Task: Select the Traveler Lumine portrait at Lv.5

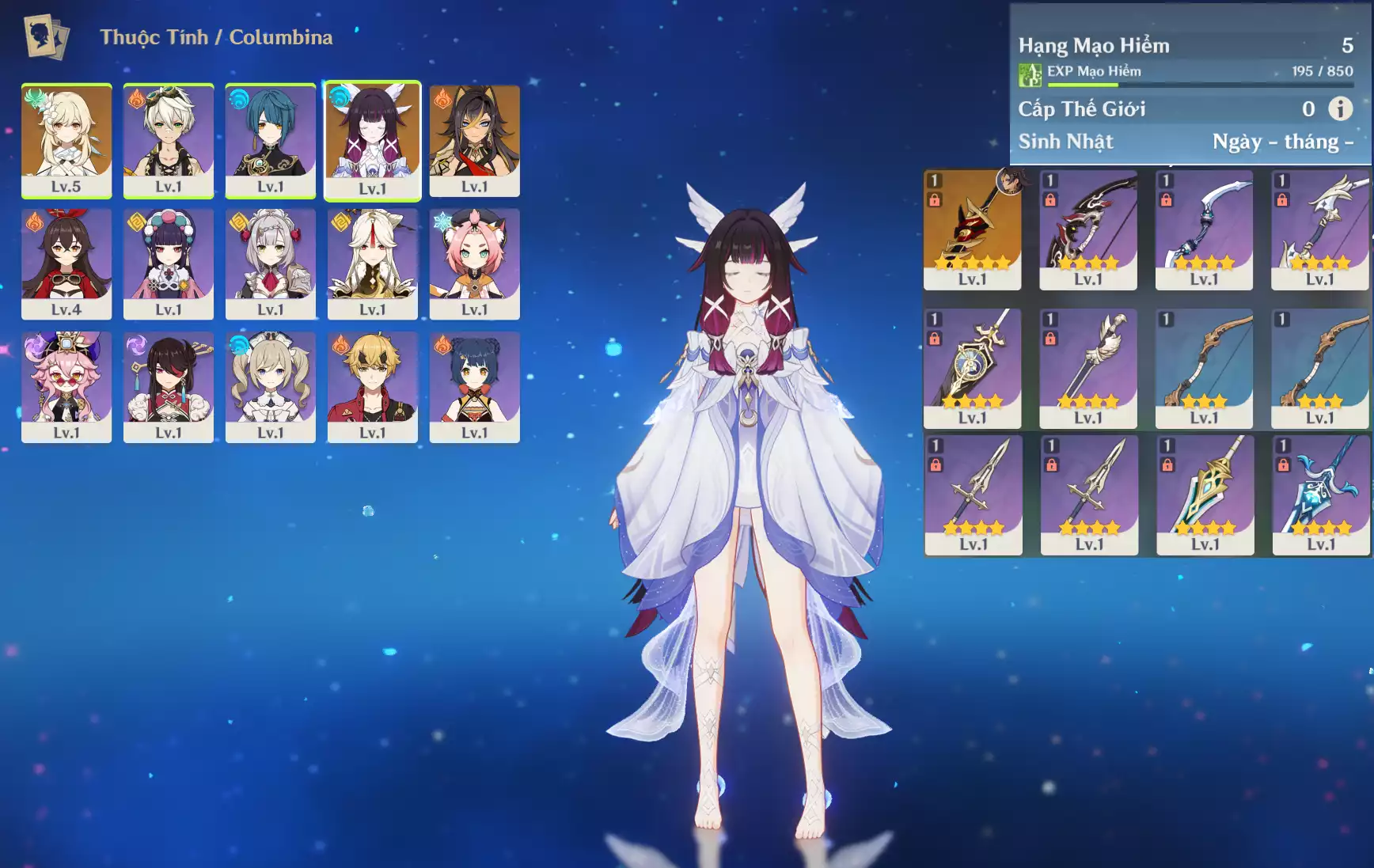Action: (x=66, y=140)
